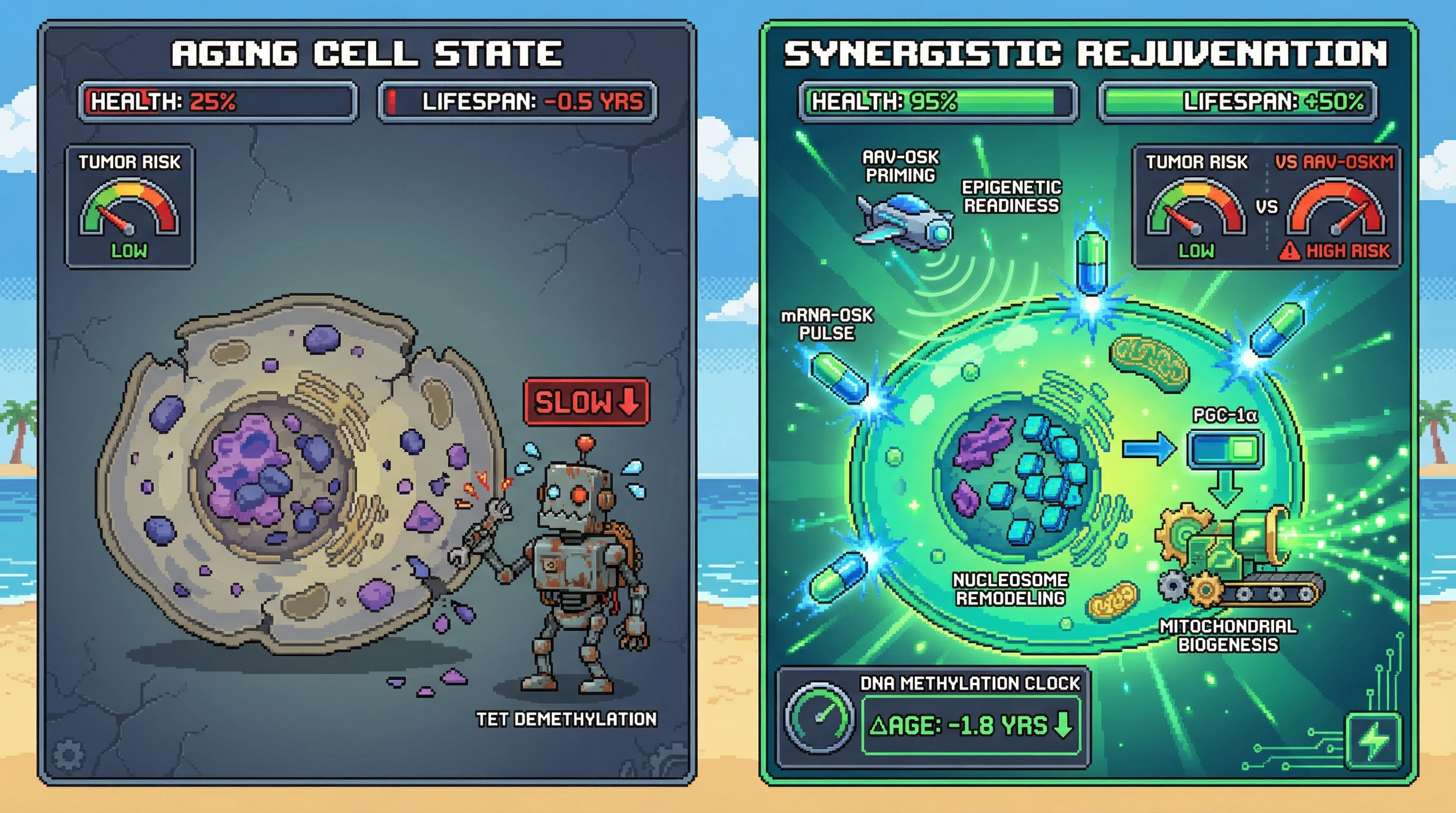Toggle the PGC-1α switch
The image size is (1456, 813).
(1225, 449)
